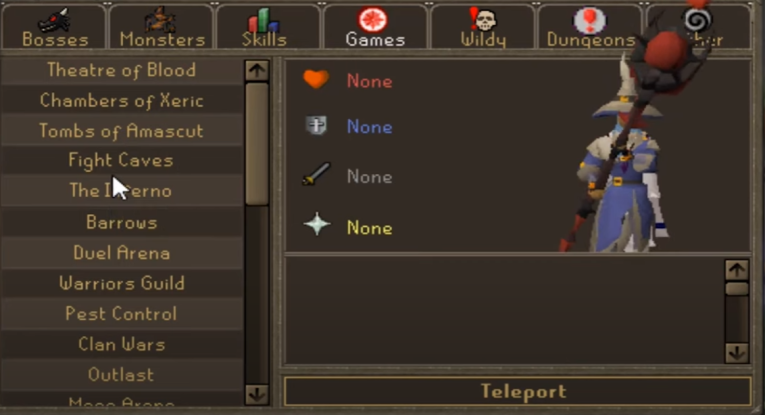Viewport: 765px width, 415px height.
Task: Select The Inferno in the list
Action: point(121,191)
